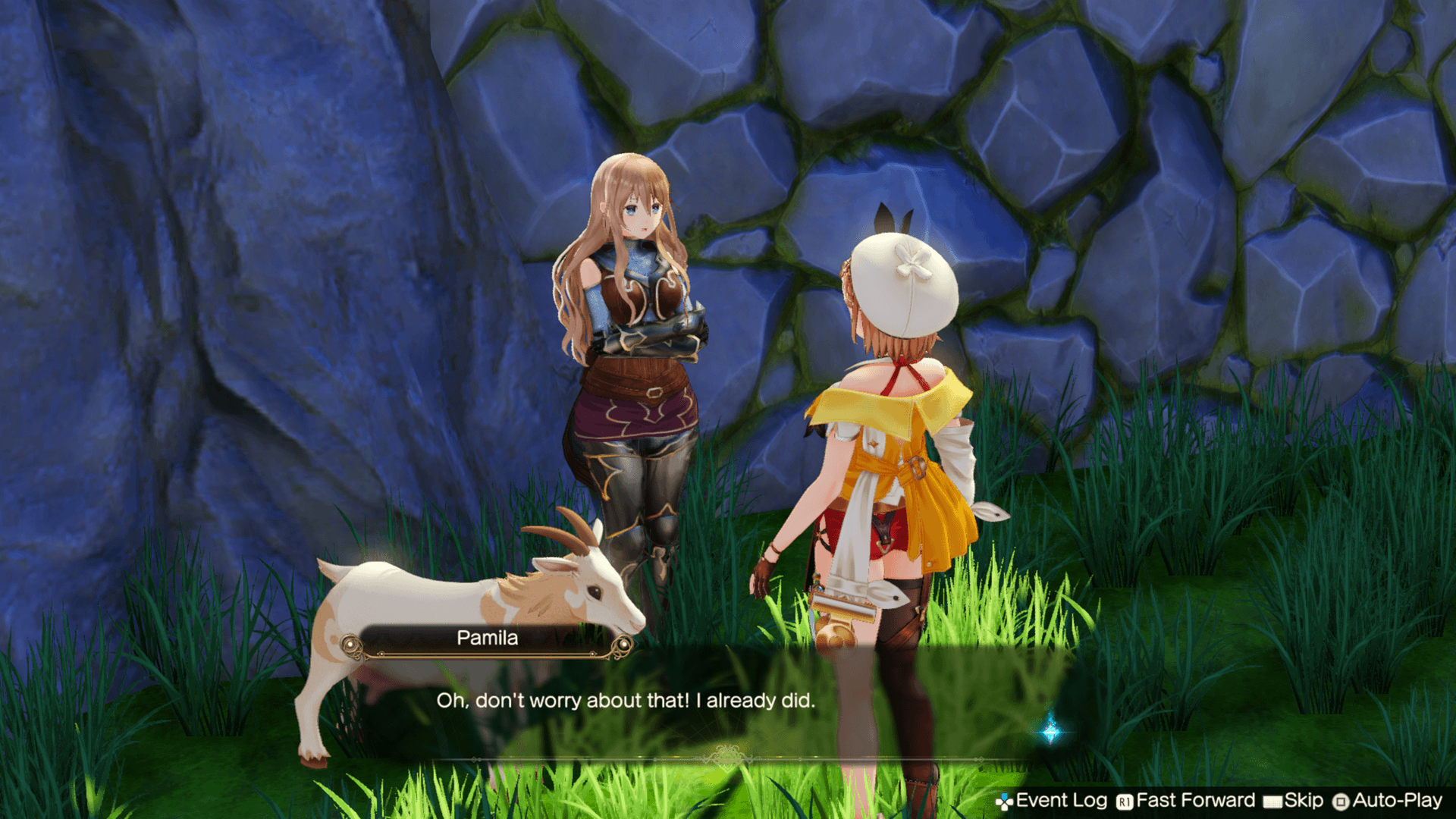Open the Event Log
Screen dimensions: 1456x819
click(1052, 801)
